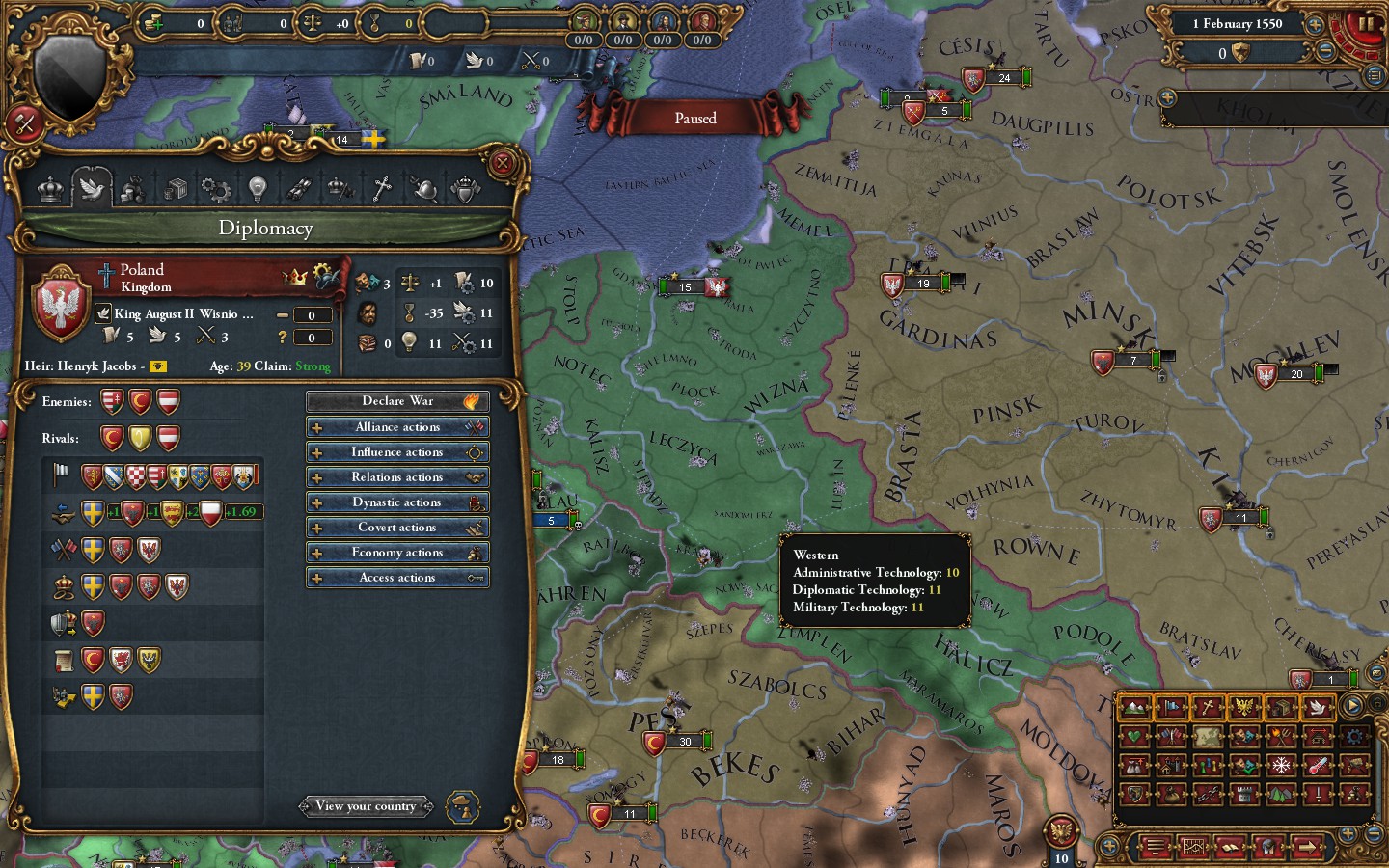
Task: Unpause the game with the pause button
Action: tap(1365, 24)
